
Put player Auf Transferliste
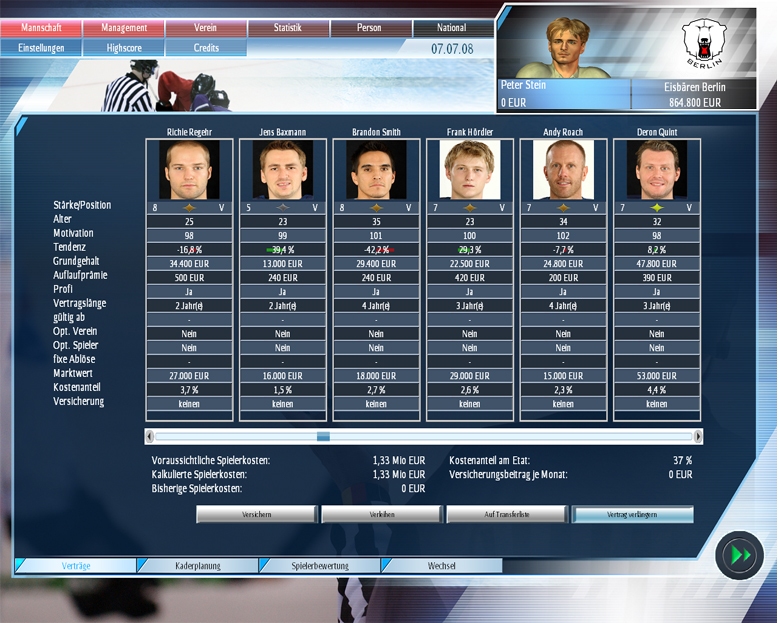coord(506,514)
